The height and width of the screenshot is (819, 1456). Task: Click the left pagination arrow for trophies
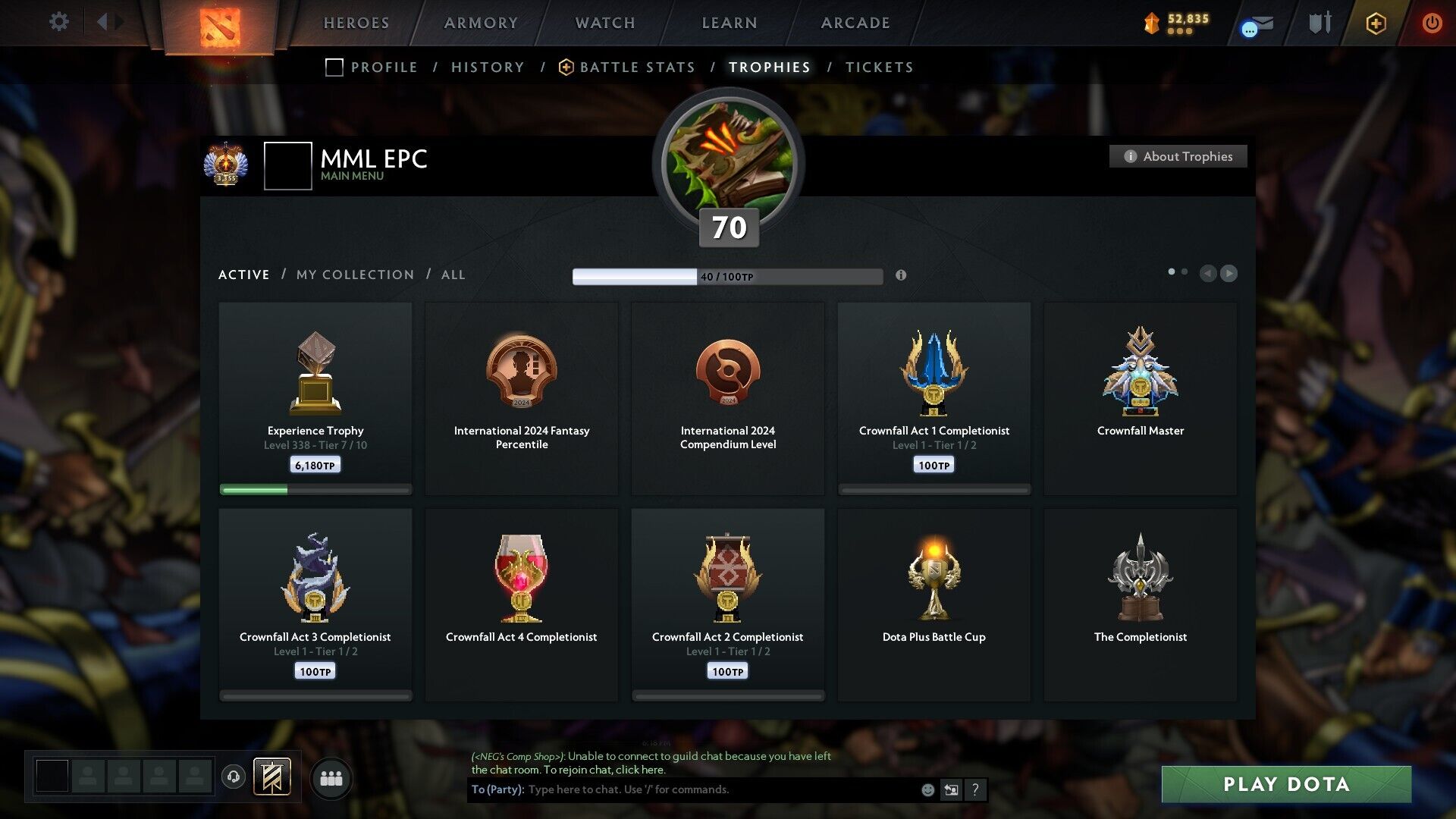(1208, 274)
